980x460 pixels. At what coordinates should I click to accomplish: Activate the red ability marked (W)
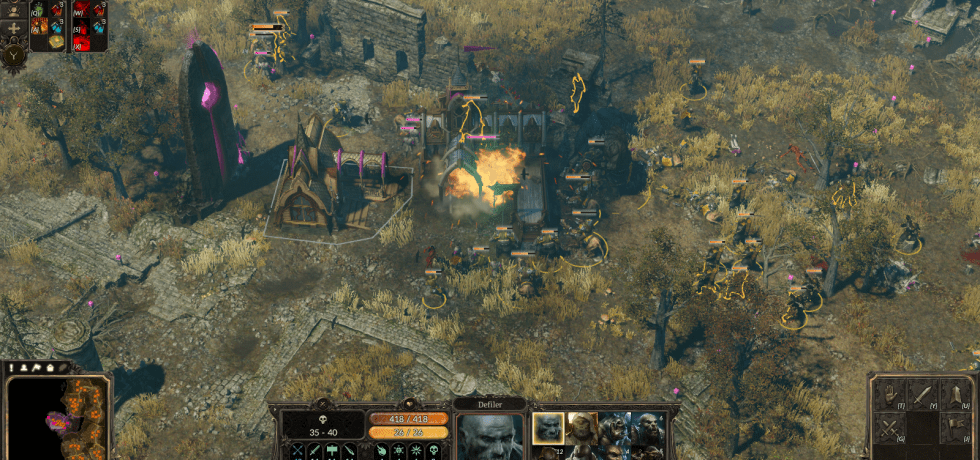(x=83, y=10)
